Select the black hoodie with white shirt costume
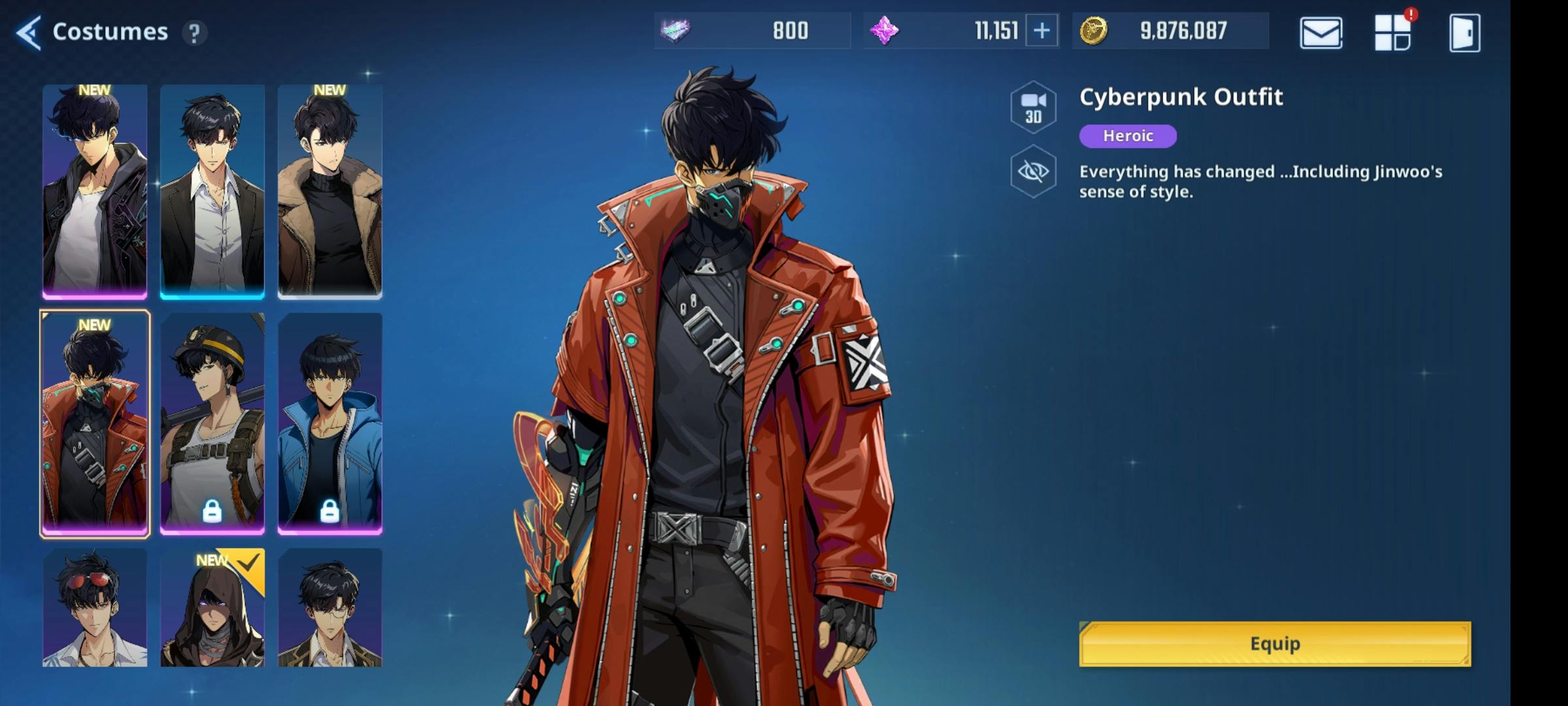 [x=95, y=191]
